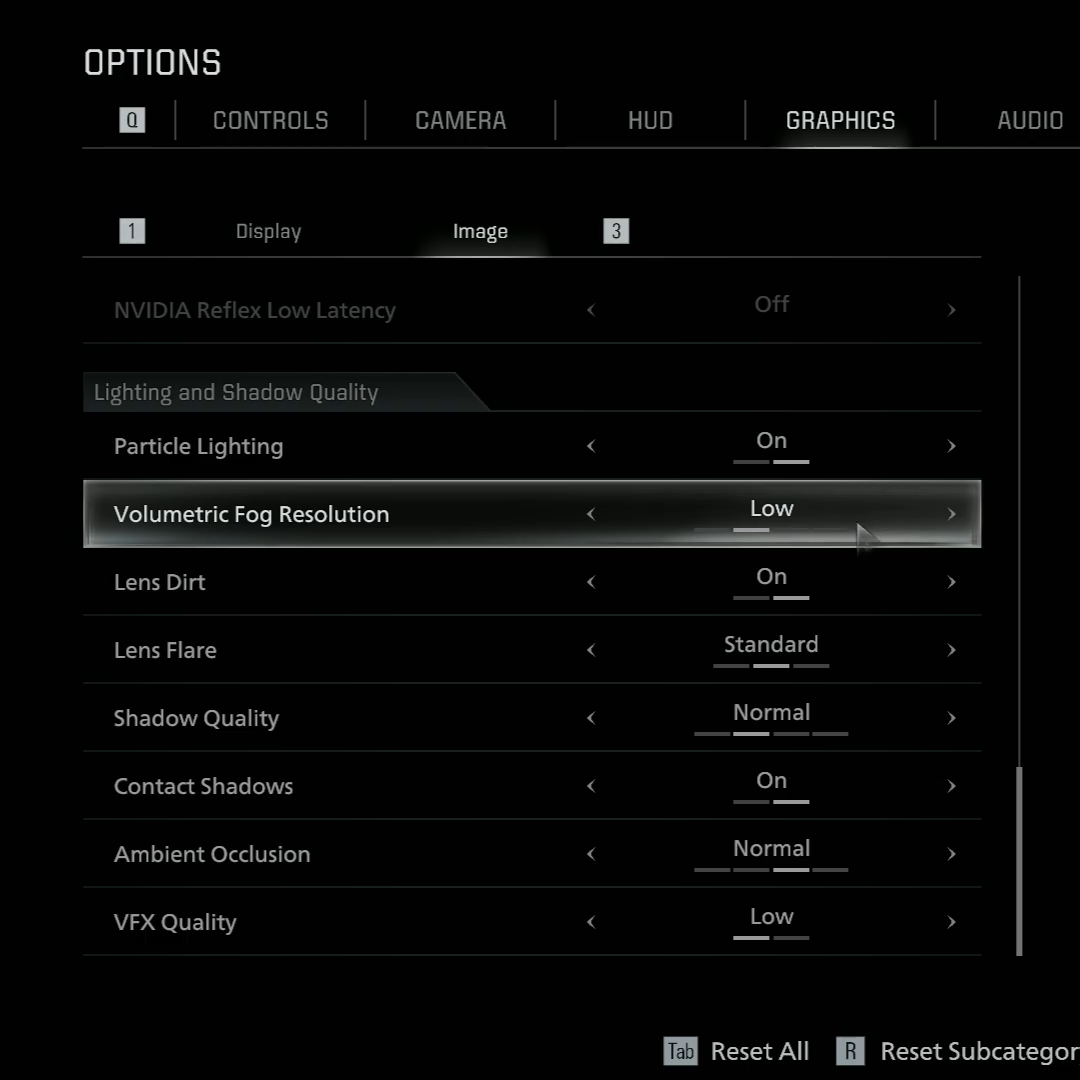
Task: Click left arrow for Lens Dirt
Action: click(x=591, y=582)
